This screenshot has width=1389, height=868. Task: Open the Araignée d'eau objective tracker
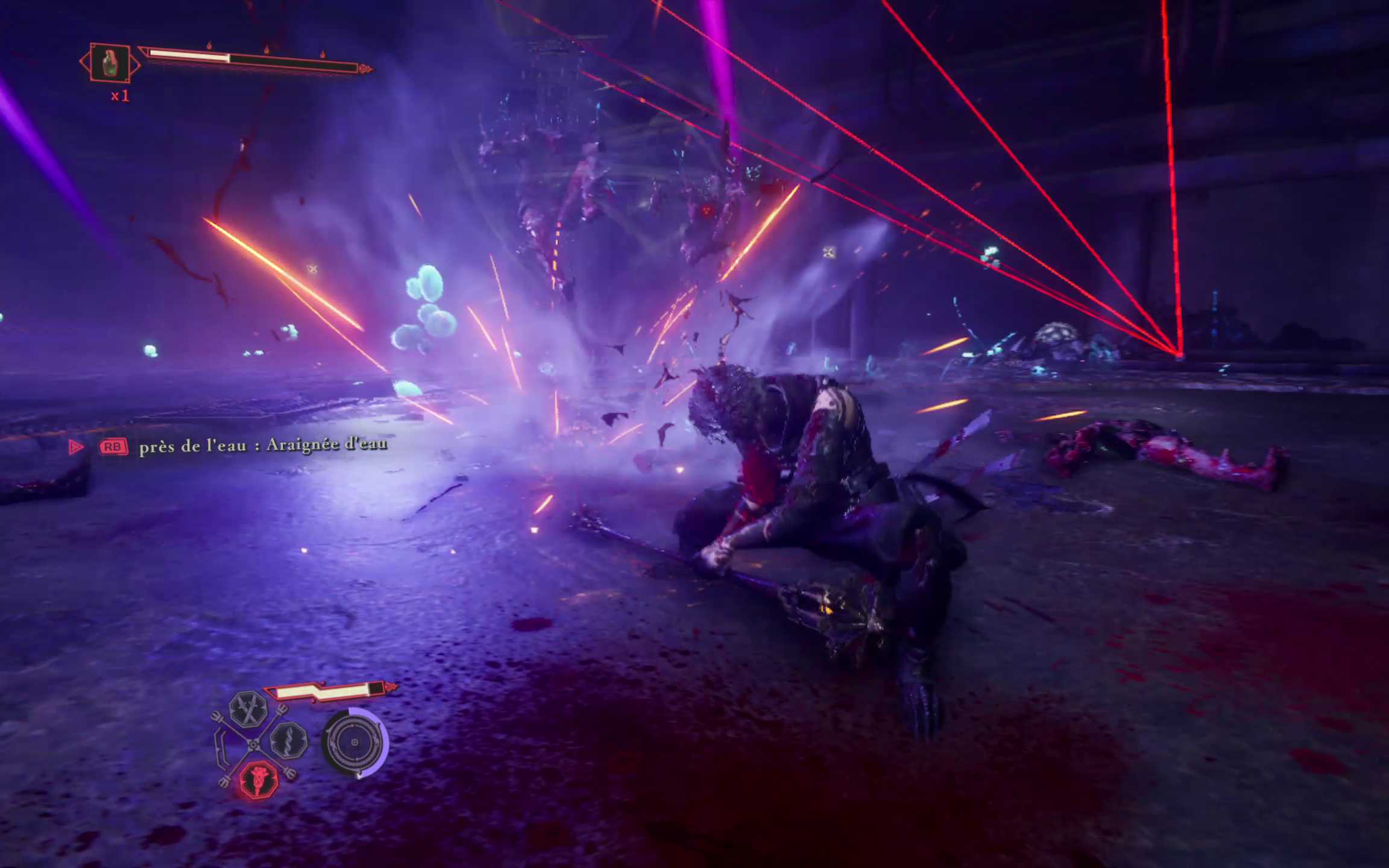point(263,445)
